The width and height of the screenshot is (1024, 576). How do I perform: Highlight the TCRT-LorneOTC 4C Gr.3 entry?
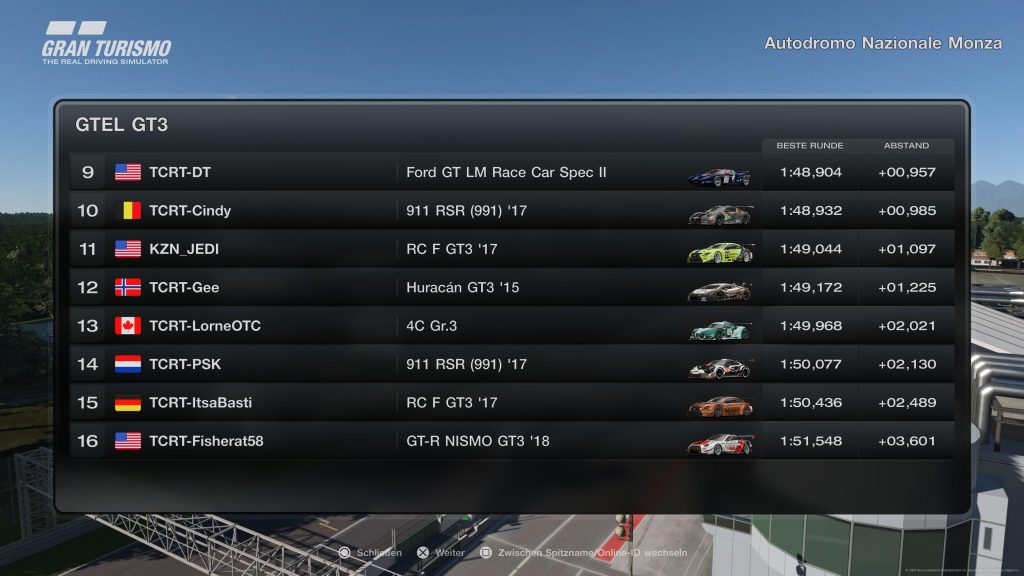(510, 326)
